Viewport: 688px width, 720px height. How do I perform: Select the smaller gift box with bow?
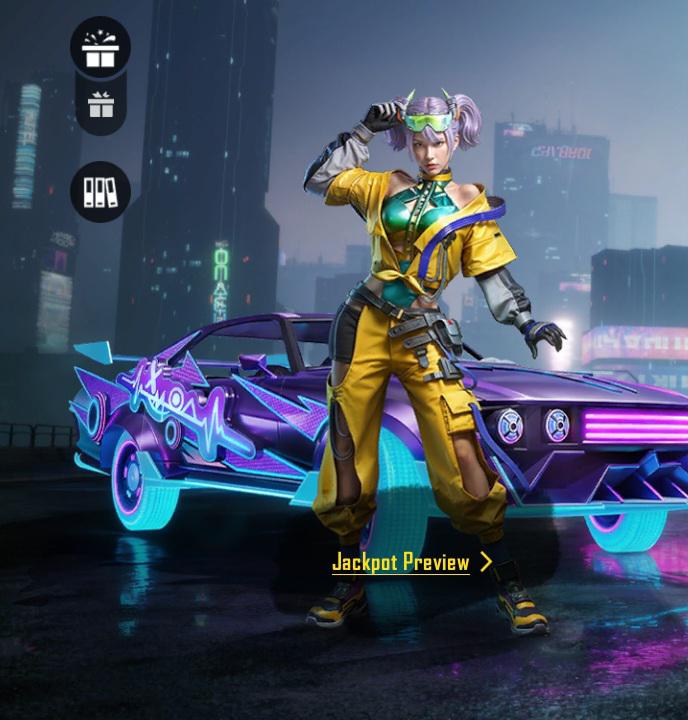tap(100, 104)
